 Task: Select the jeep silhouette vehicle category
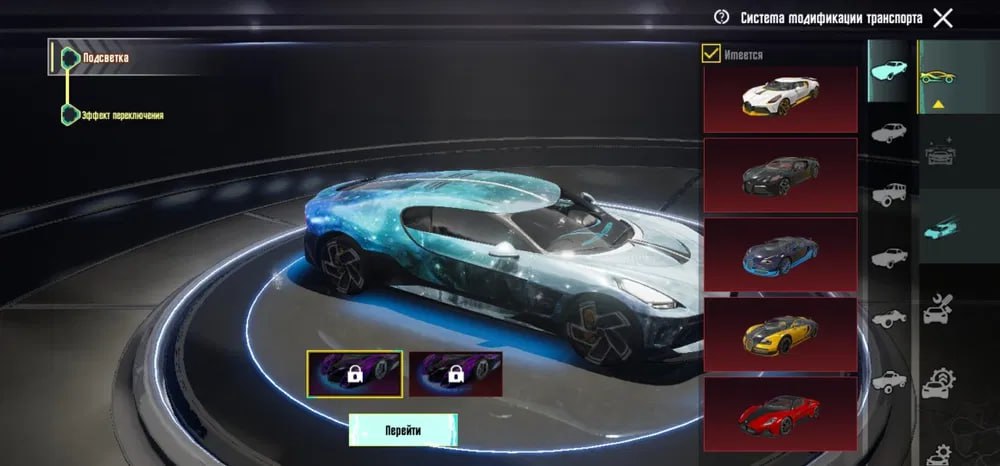(888, 194)
